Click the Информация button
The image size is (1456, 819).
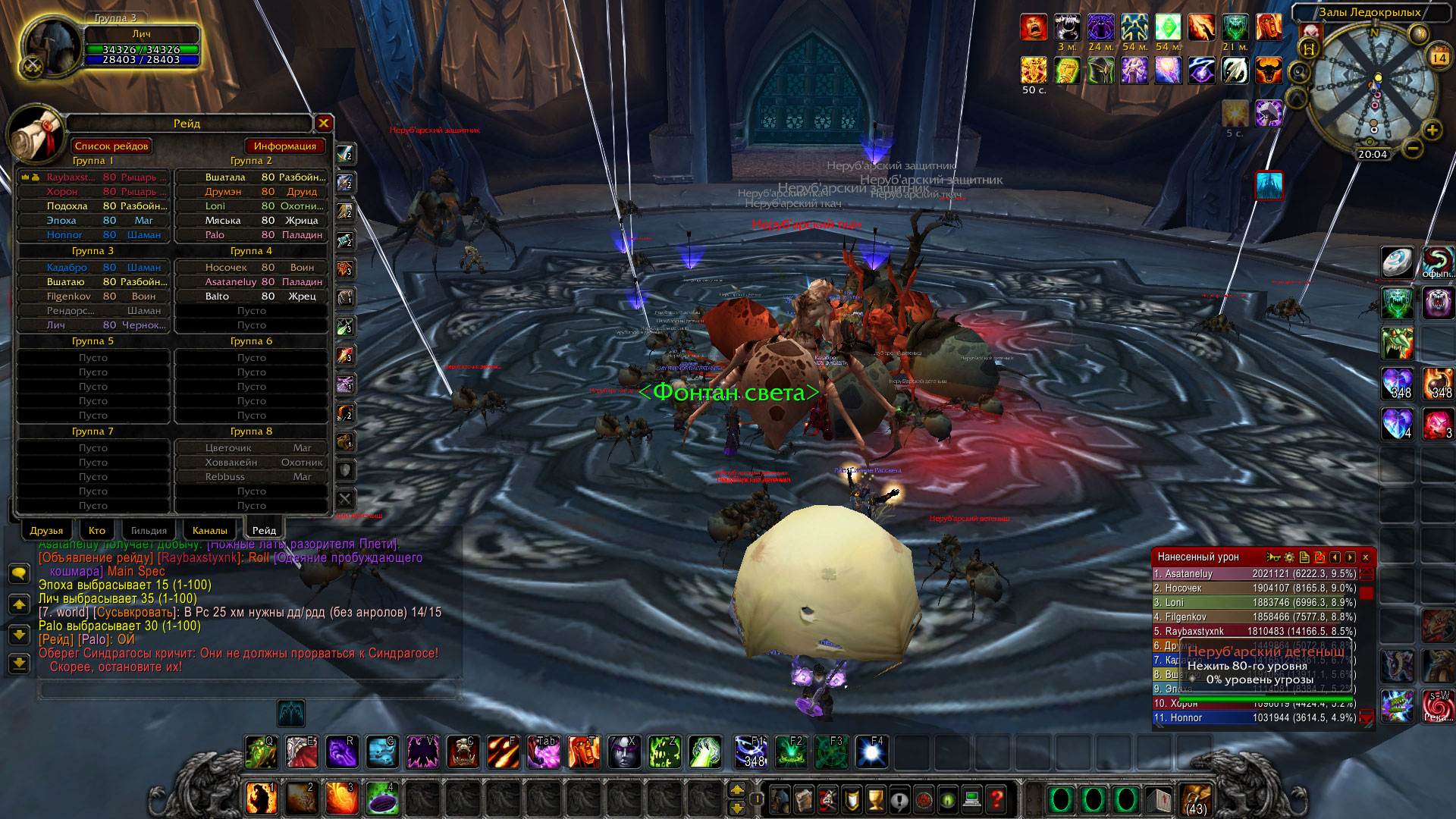[x=284, y=146]
